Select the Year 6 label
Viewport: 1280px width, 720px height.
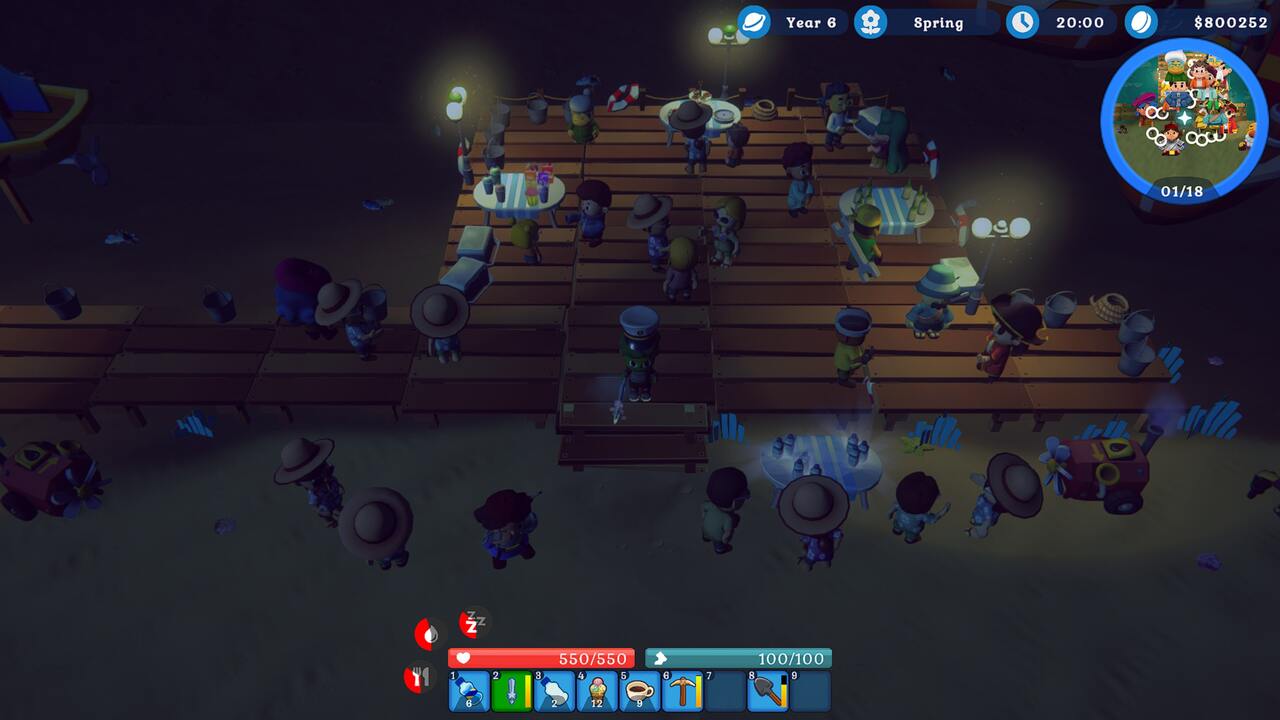tap(812, 22)
